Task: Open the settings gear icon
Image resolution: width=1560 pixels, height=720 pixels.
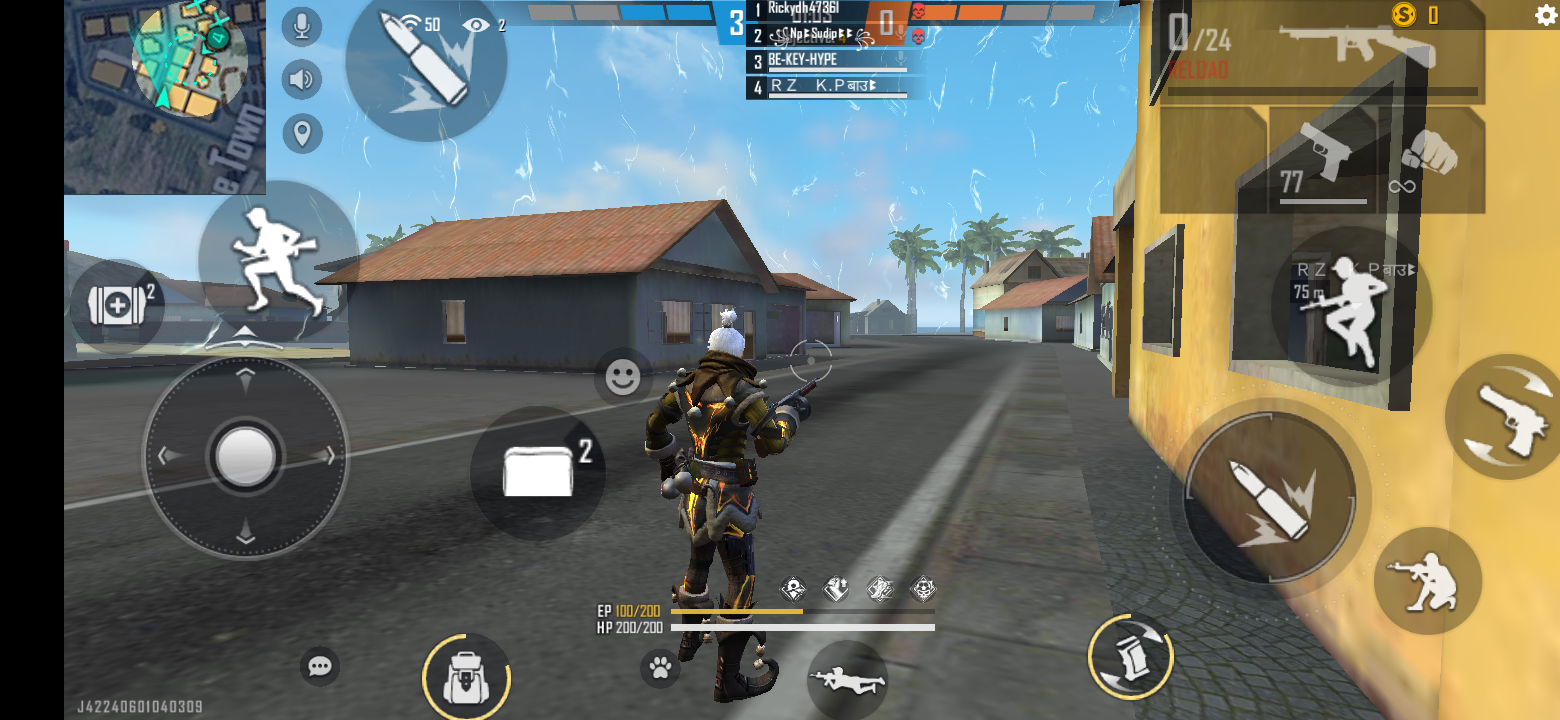Action: pyautogui.click(x=1546, y=15)
